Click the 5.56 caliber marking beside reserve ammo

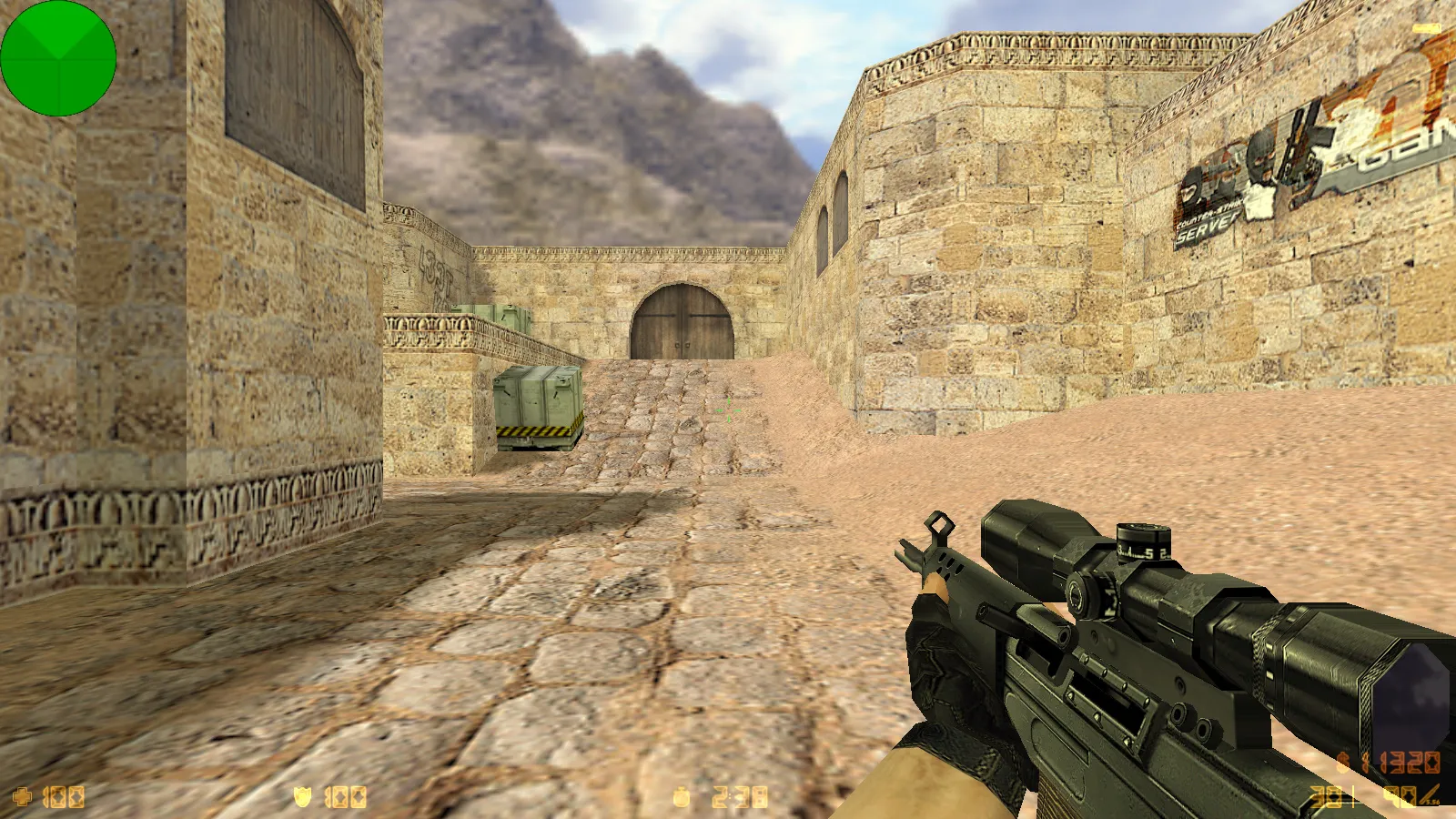coord(1433,803)
